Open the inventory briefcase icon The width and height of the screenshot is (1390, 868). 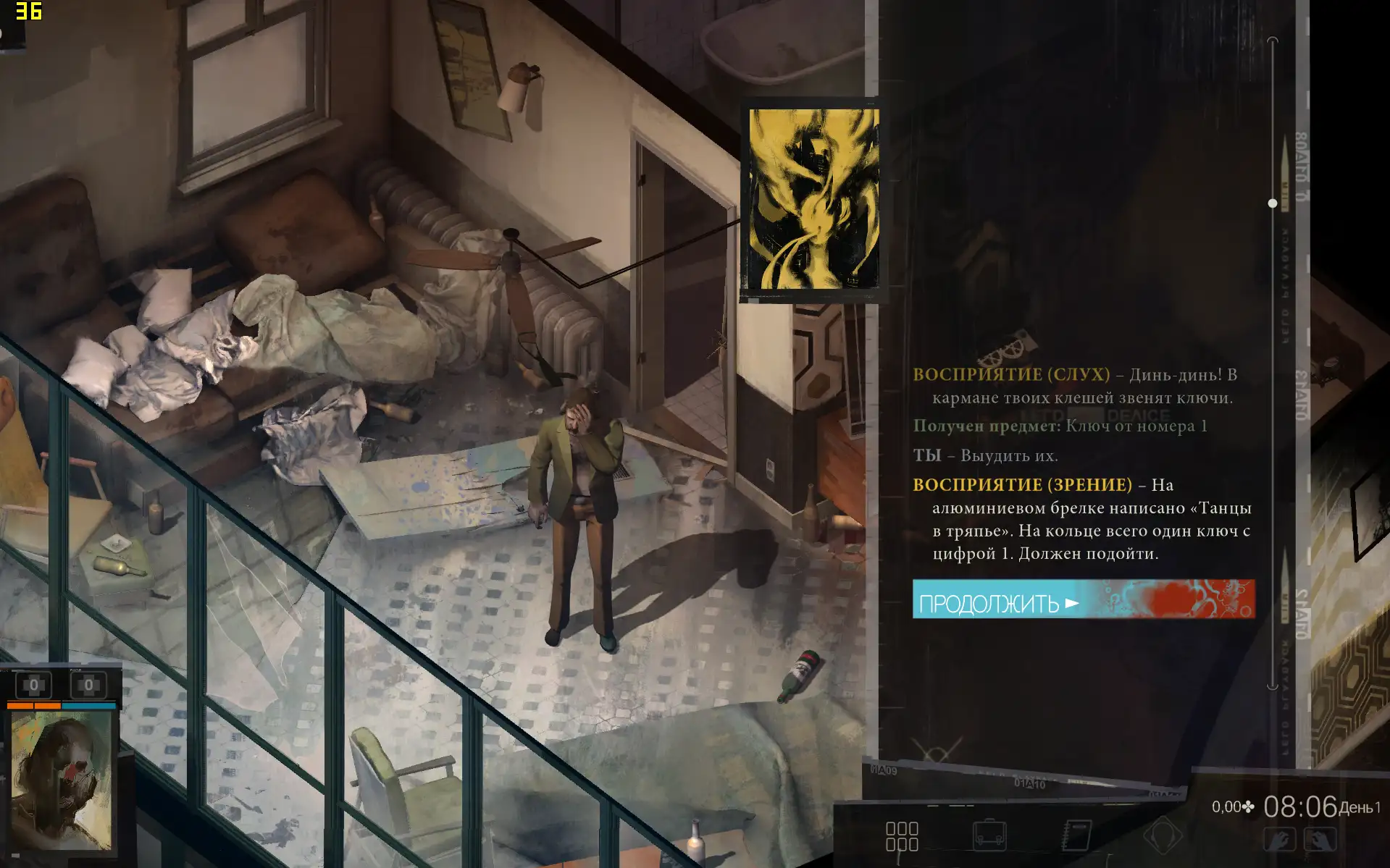tap(989, 835)
